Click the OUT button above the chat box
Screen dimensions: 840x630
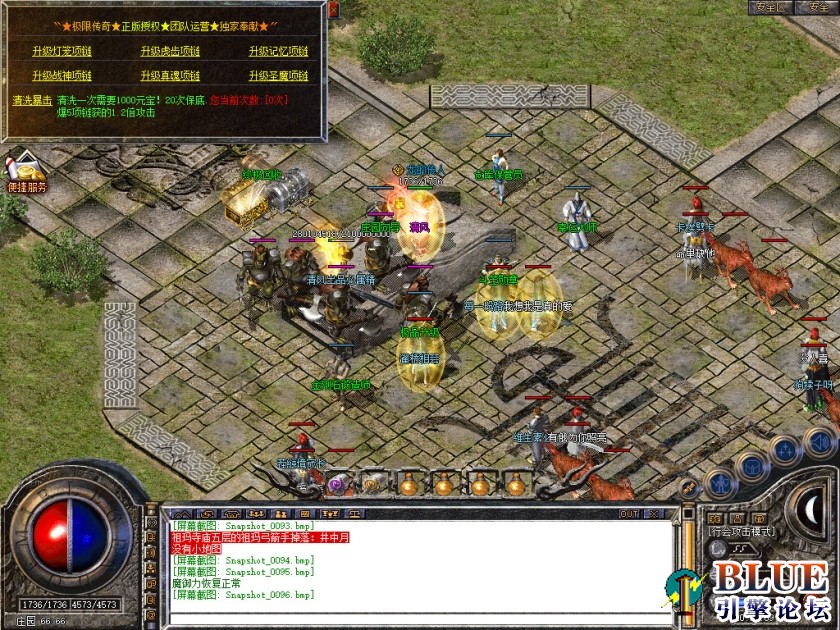pos(629,513)
